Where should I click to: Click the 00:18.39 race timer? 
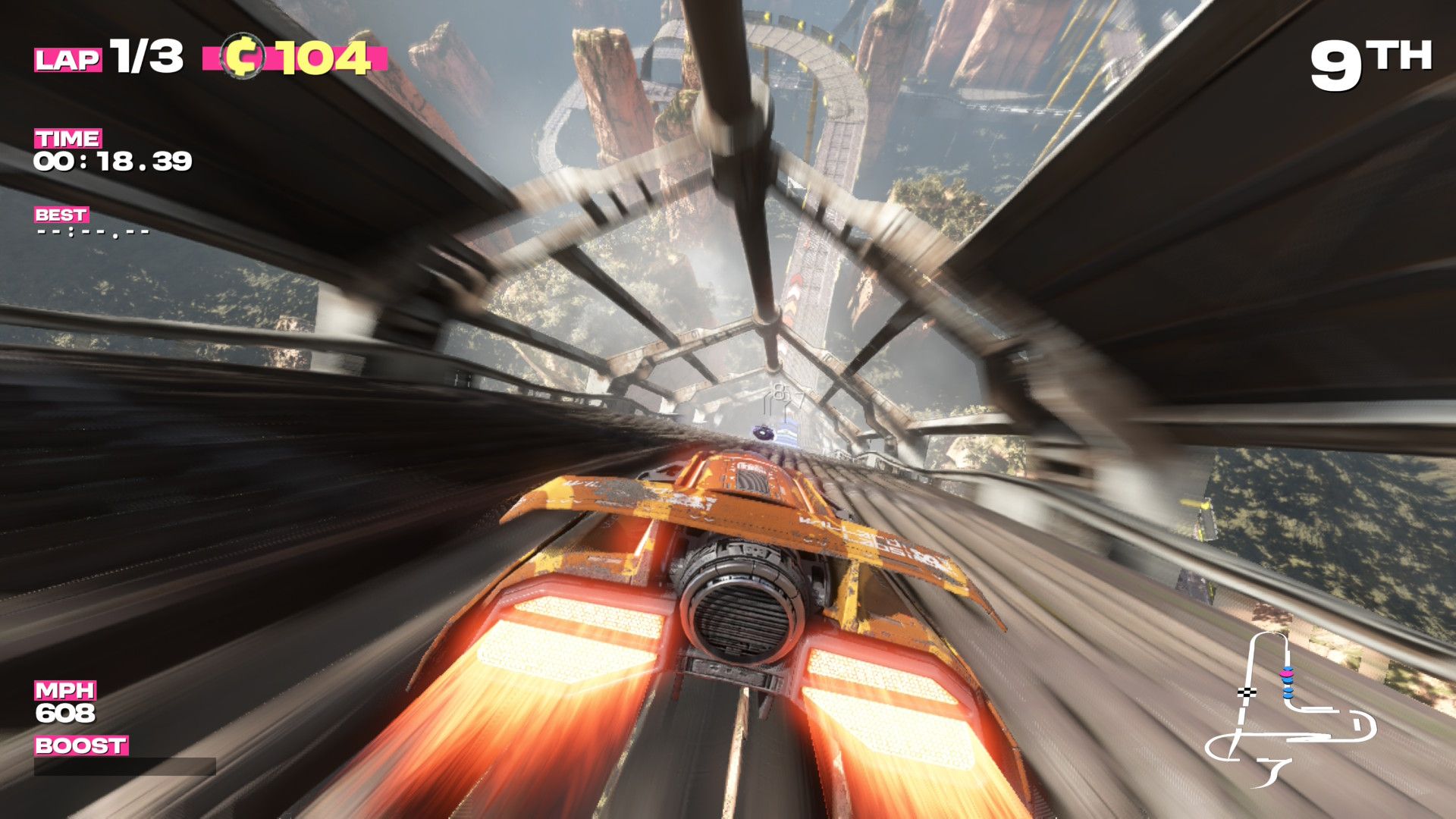(111, 162)
